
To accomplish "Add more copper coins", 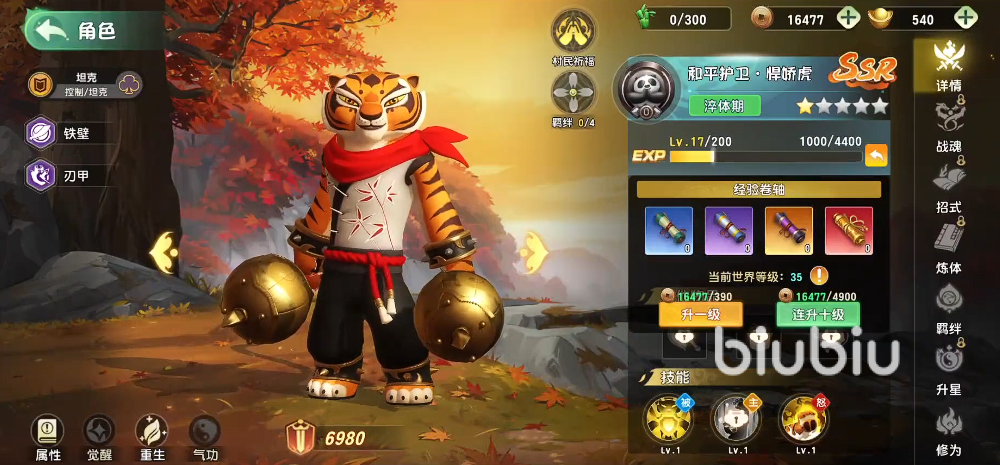I will point(847,18).
